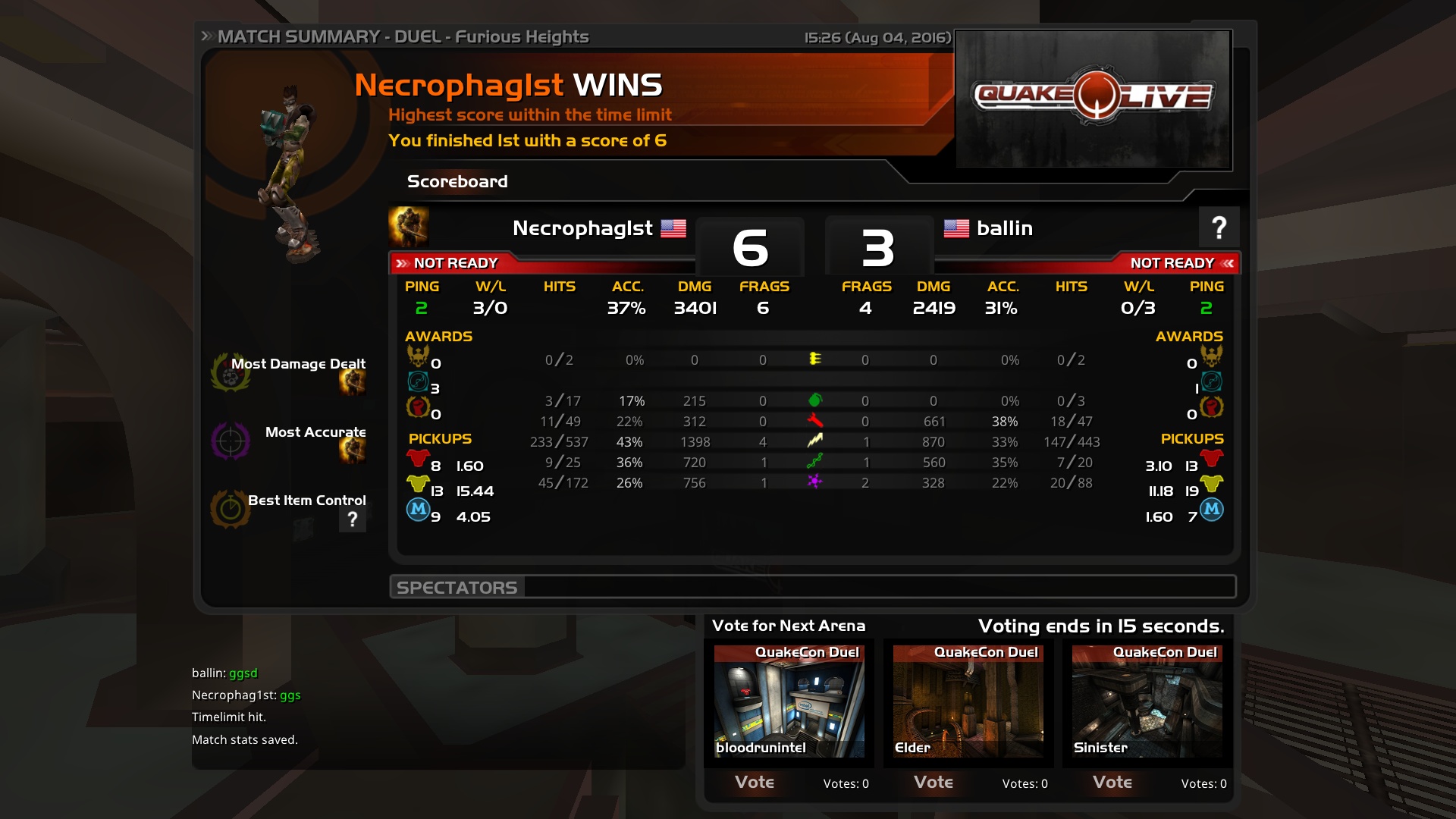This screenshot has width=1456, height=819.
Task: Choose the Elder map thumbnail
Action: (968, 701)
